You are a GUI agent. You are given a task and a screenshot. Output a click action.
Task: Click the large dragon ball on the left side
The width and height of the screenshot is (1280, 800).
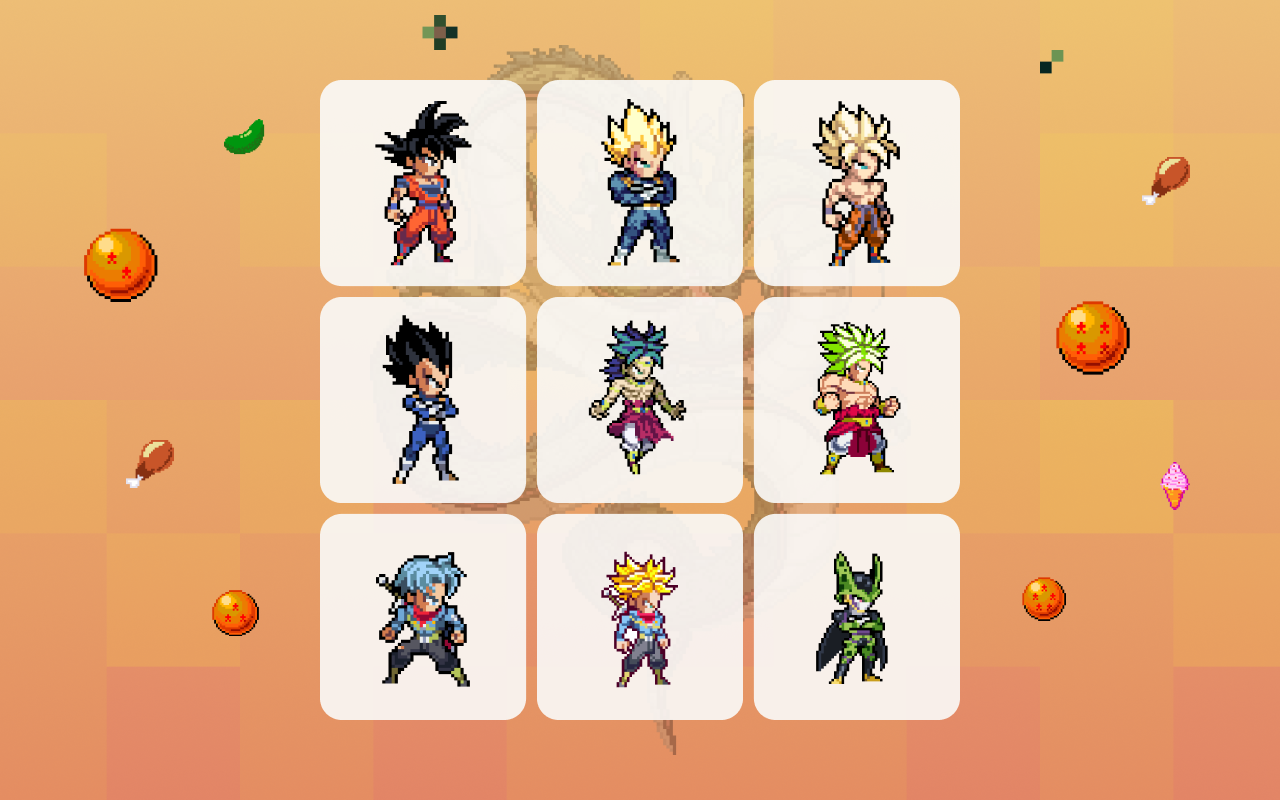coord(120,264)
